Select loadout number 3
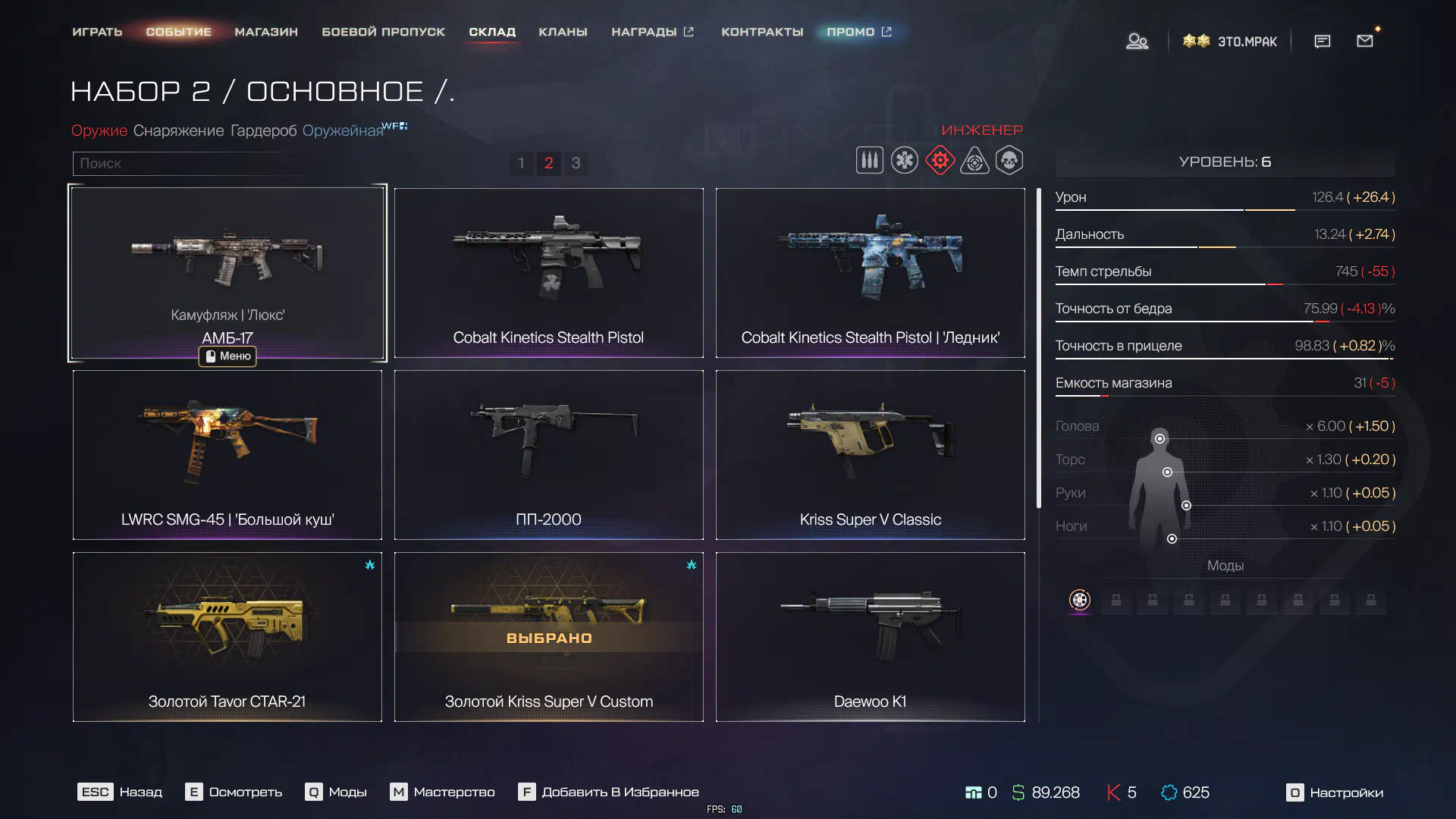 [x=576, y=163]
